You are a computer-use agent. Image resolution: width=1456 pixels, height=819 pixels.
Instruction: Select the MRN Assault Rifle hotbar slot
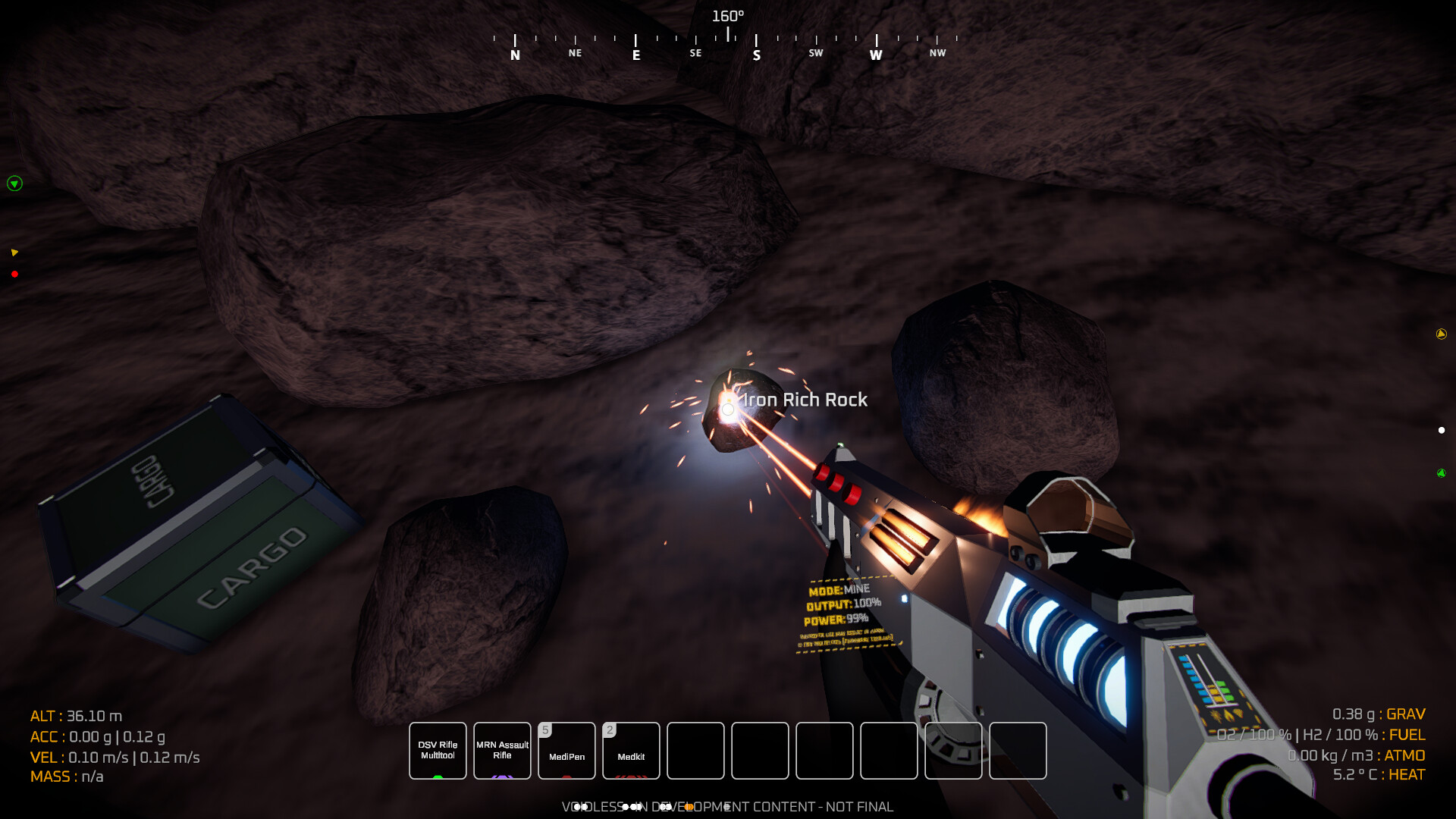[502, 751]
